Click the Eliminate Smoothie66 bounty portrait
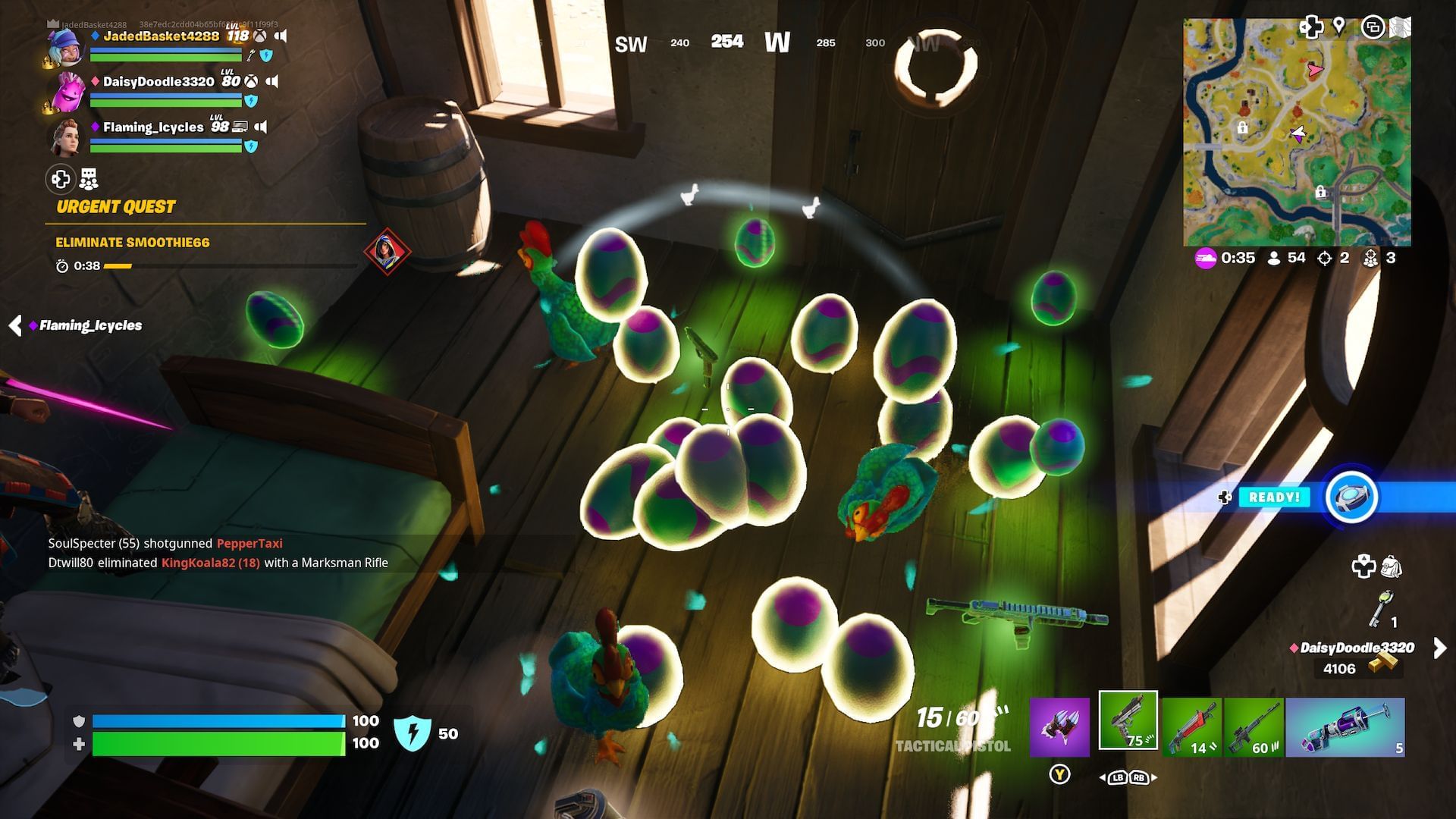Image resolution: width=1456 pixels, height=819 pixels. tap(388, 250)
